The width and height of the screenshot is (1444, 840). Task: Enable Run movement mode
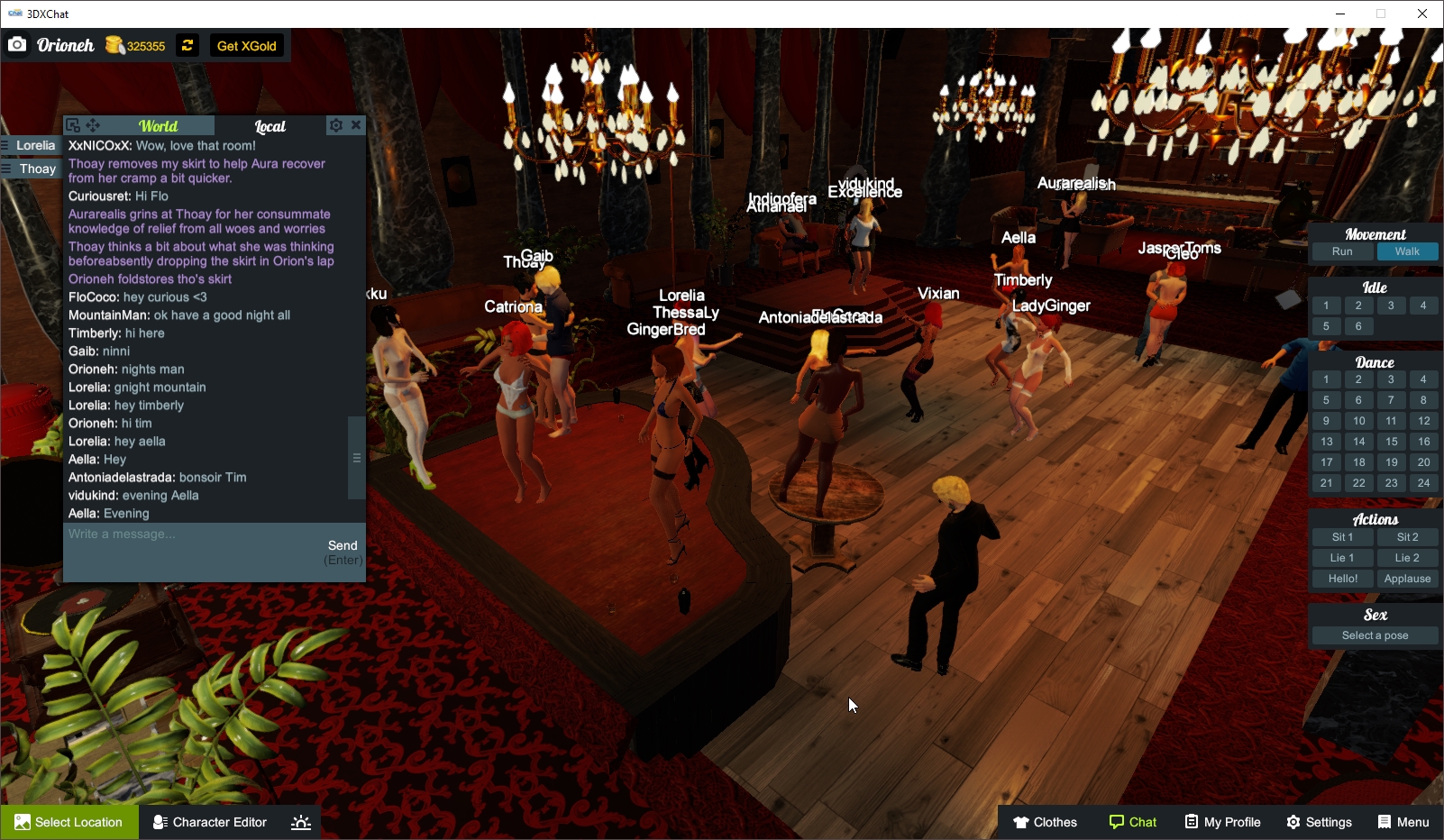pos(1342,251)
